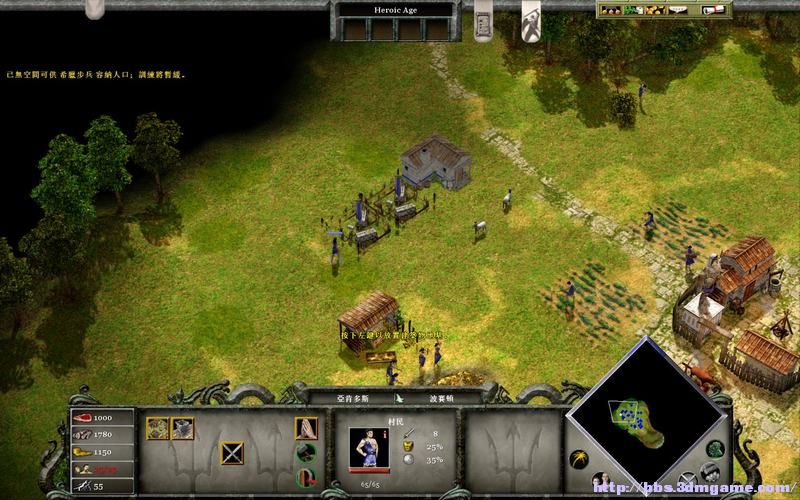Viewport: 800px width, 500px height.
Task: Choose the second, grey stone build icon
Action: pyautogui.click(x=181, y=428)
